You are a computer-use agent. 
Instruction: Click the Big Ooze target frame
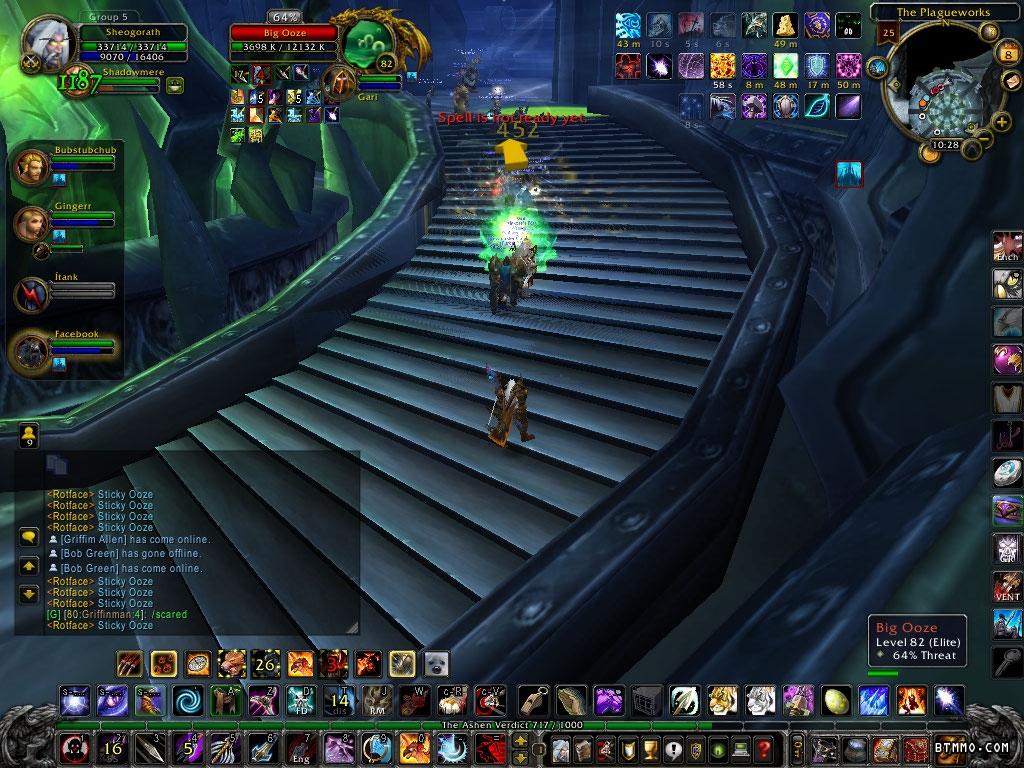[284, 33]
